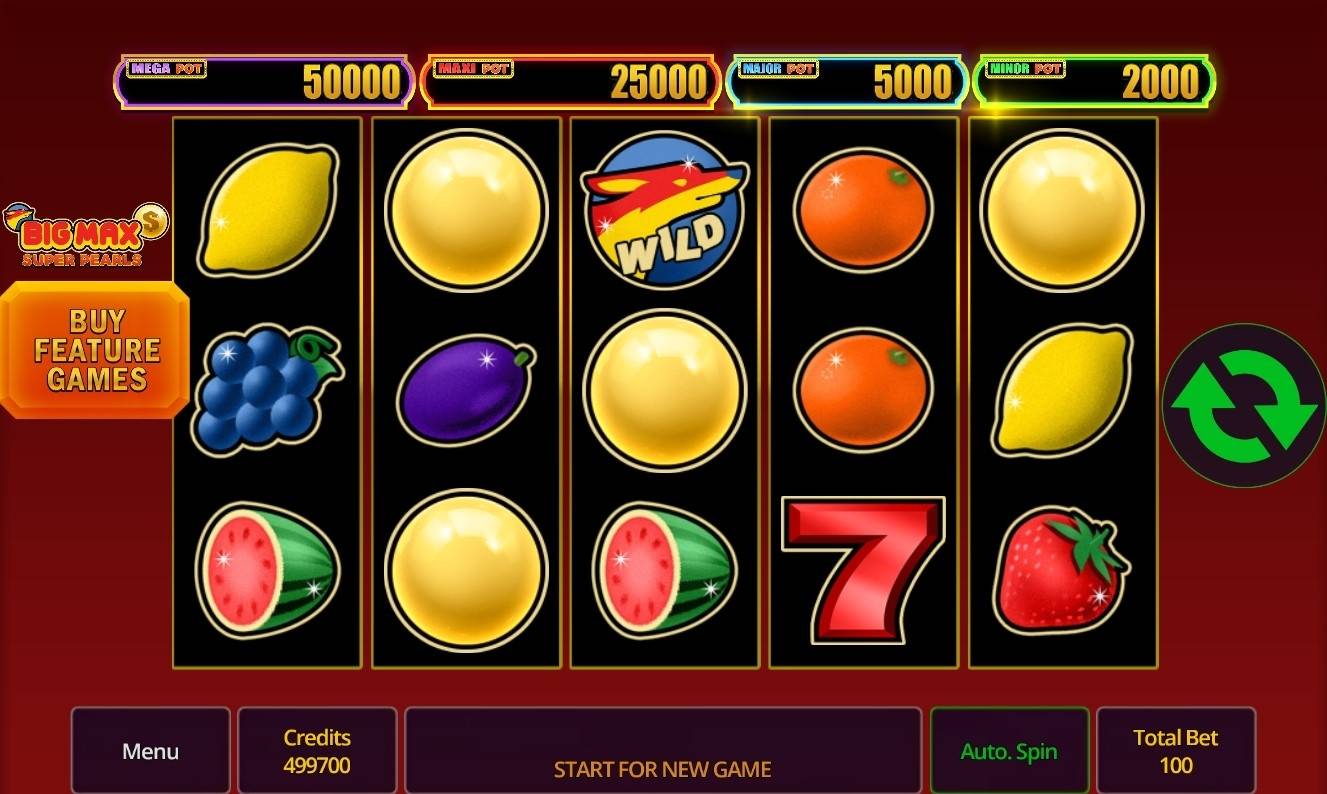1327x794 pixels.
Task: Select the MAJOR POT showing 5000
Action: tap(846, 82)
